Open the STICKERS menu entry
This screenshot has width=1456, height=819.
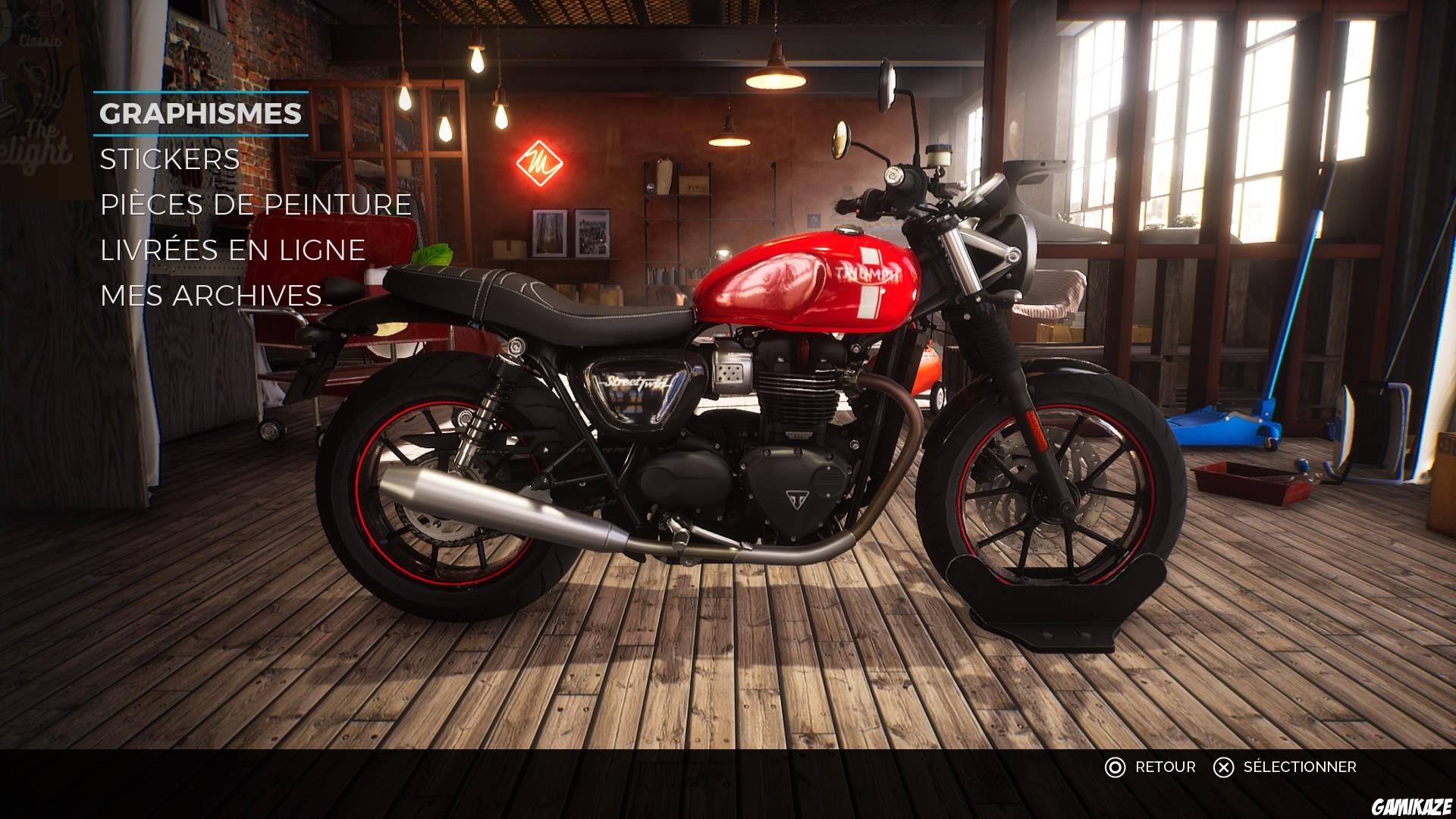(x=168, y=160)
